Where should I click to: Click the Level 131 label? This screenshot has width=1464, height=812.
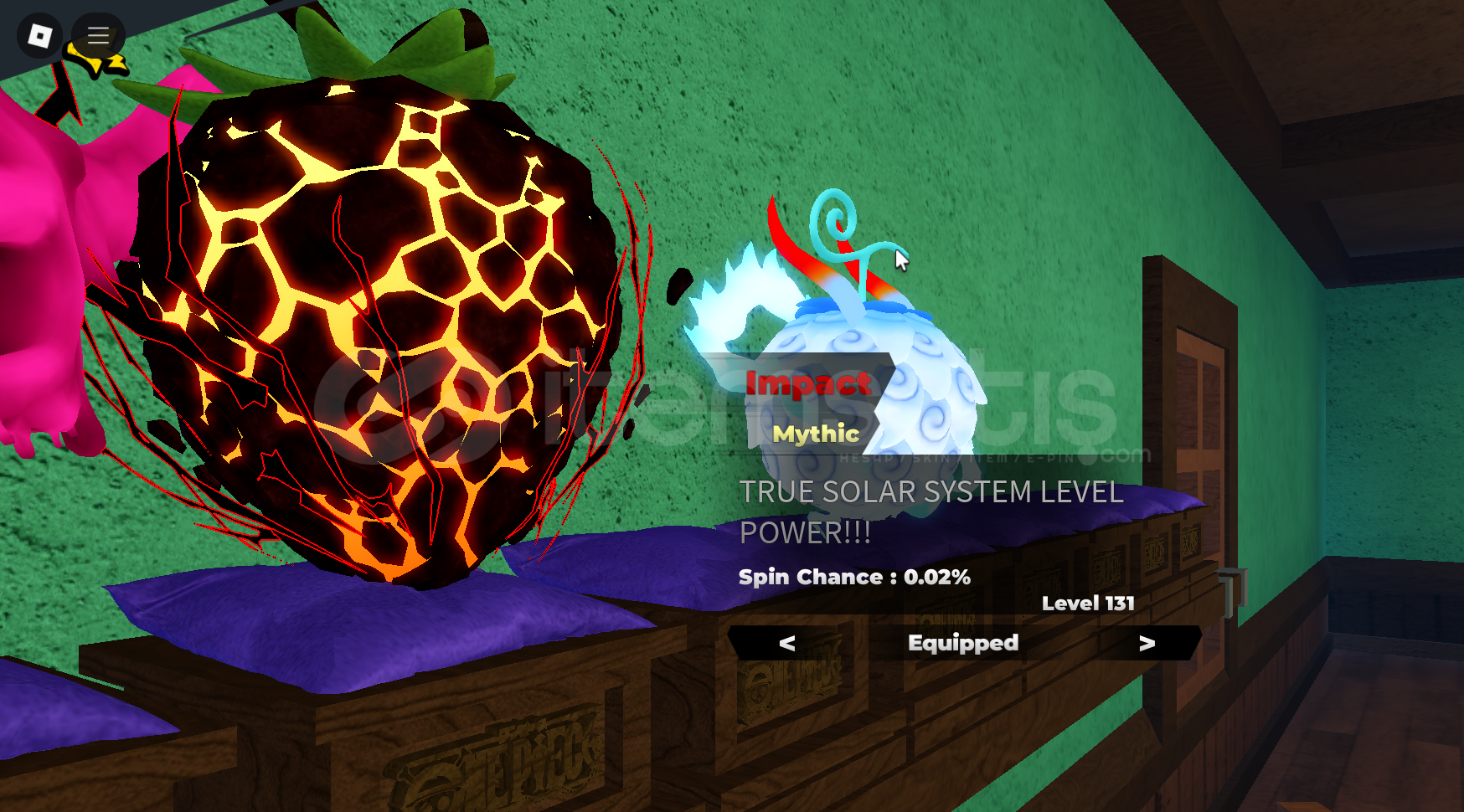point(1087,603)
